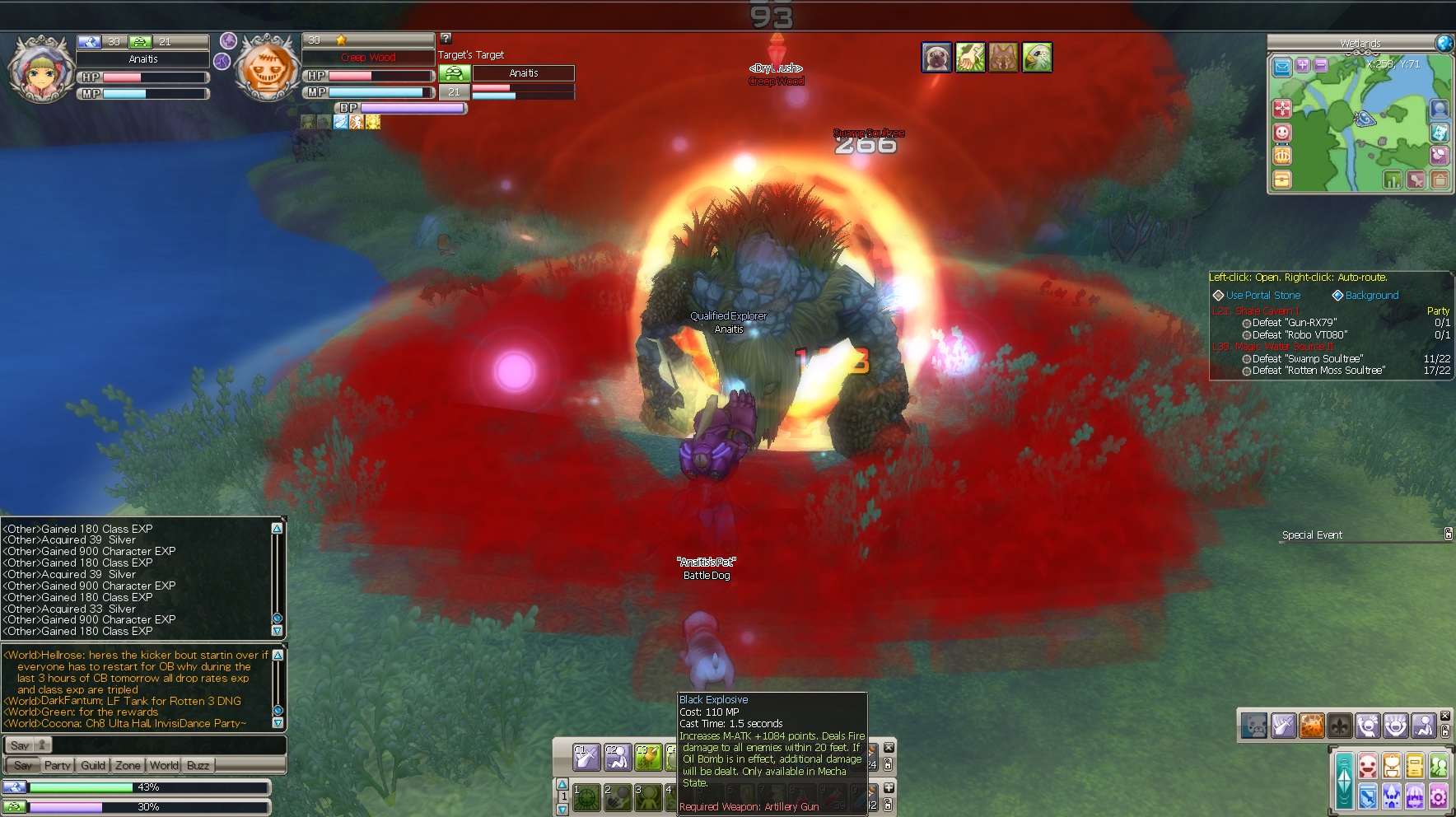Image resolution: width=1456 pixels, height=817 pixels.
Task: Activate the crosshair skill in slot 1
Action: point(586,797)
